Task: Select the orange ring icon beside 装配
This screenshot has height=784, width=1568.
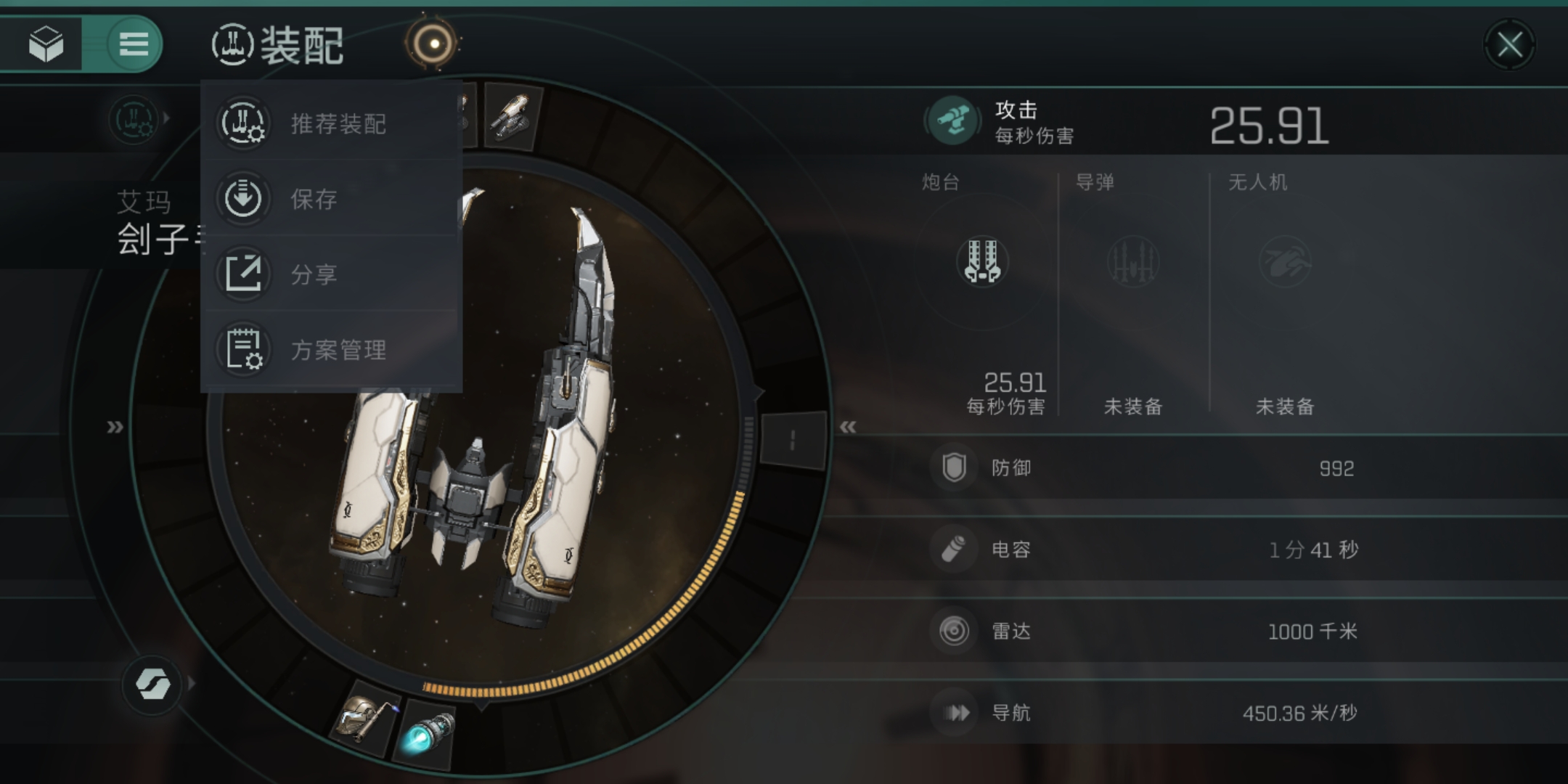Action: pos(433,44)
